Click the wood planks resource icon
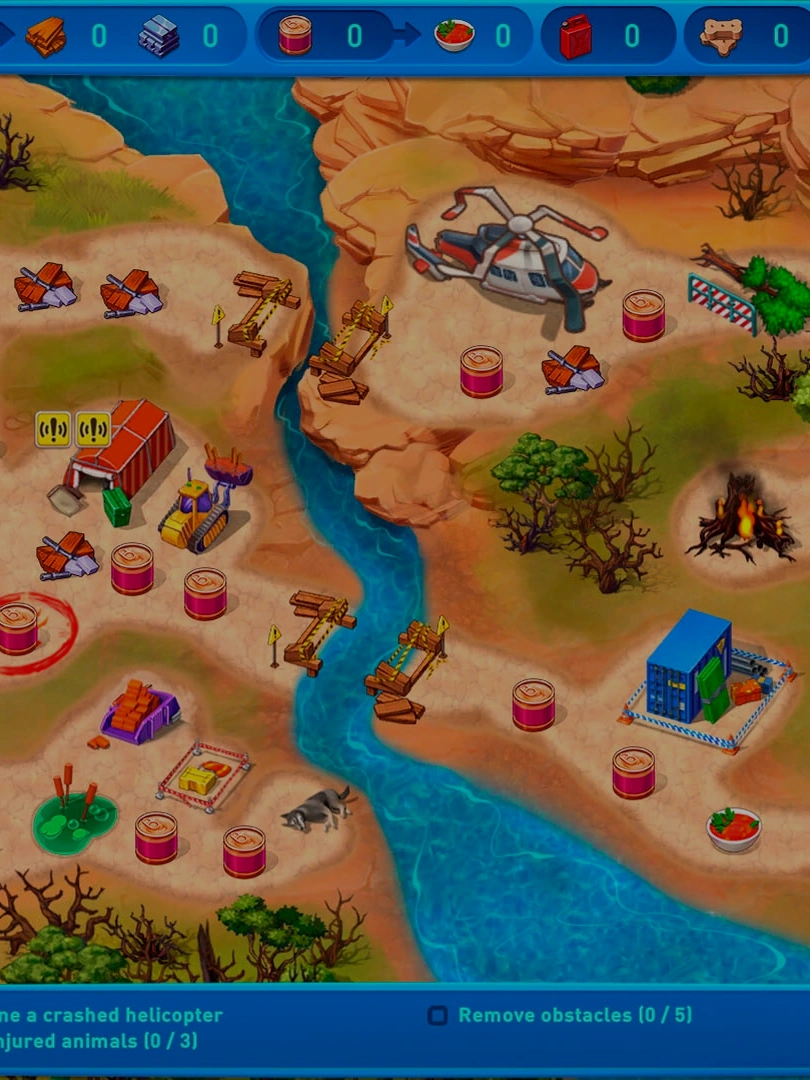 click(x=45, y=37)
